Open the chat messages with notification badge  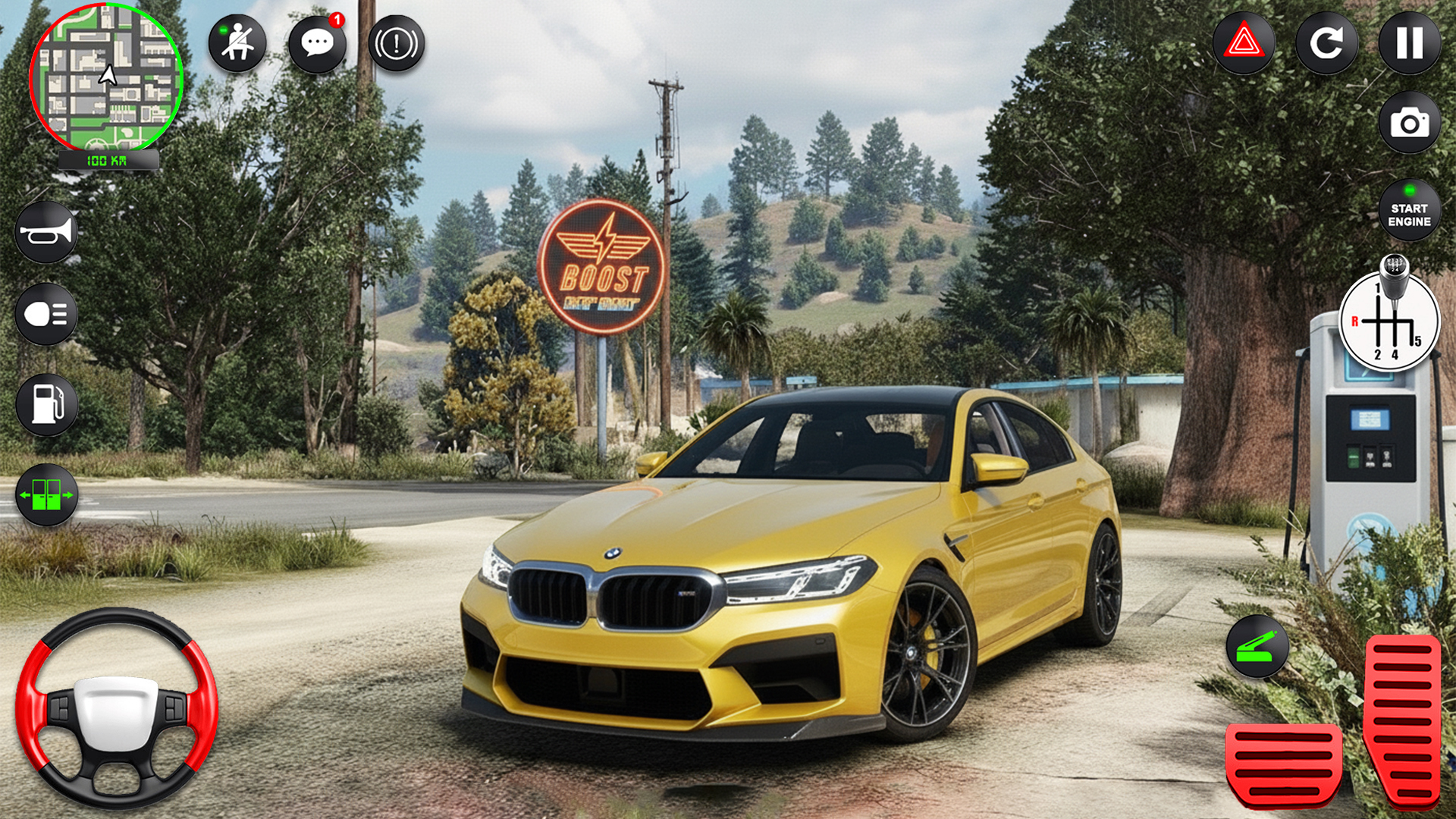click(x=316, y=43)
